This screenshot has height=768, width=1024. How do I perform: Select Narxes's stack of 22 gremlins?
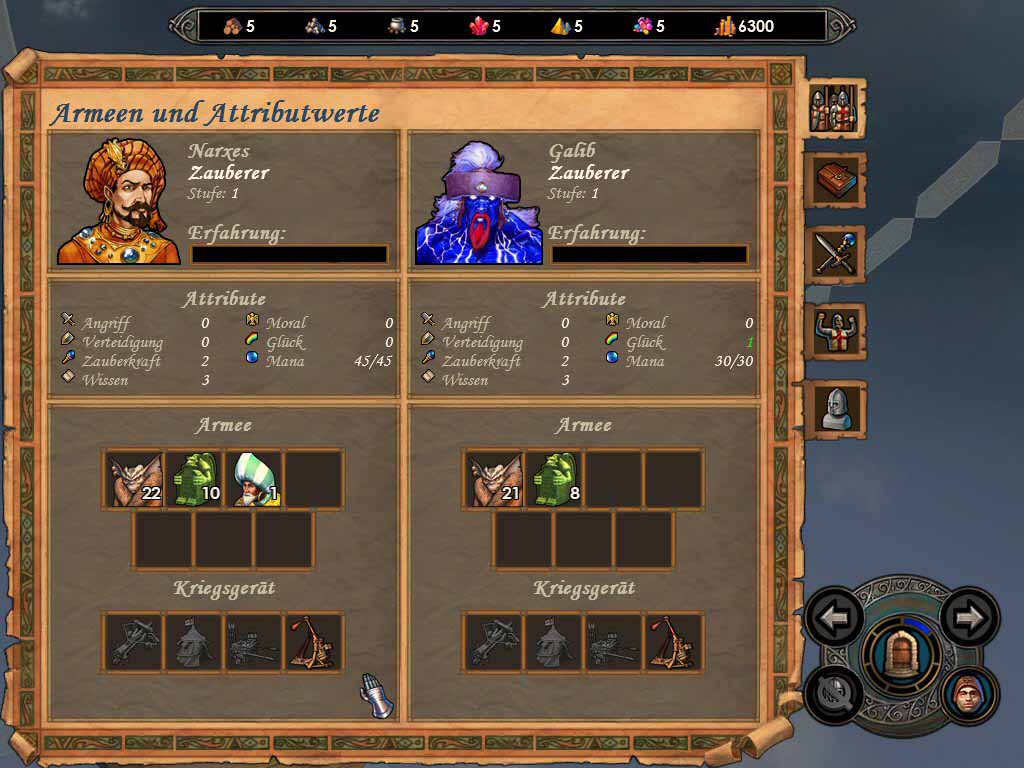[135, 480]
